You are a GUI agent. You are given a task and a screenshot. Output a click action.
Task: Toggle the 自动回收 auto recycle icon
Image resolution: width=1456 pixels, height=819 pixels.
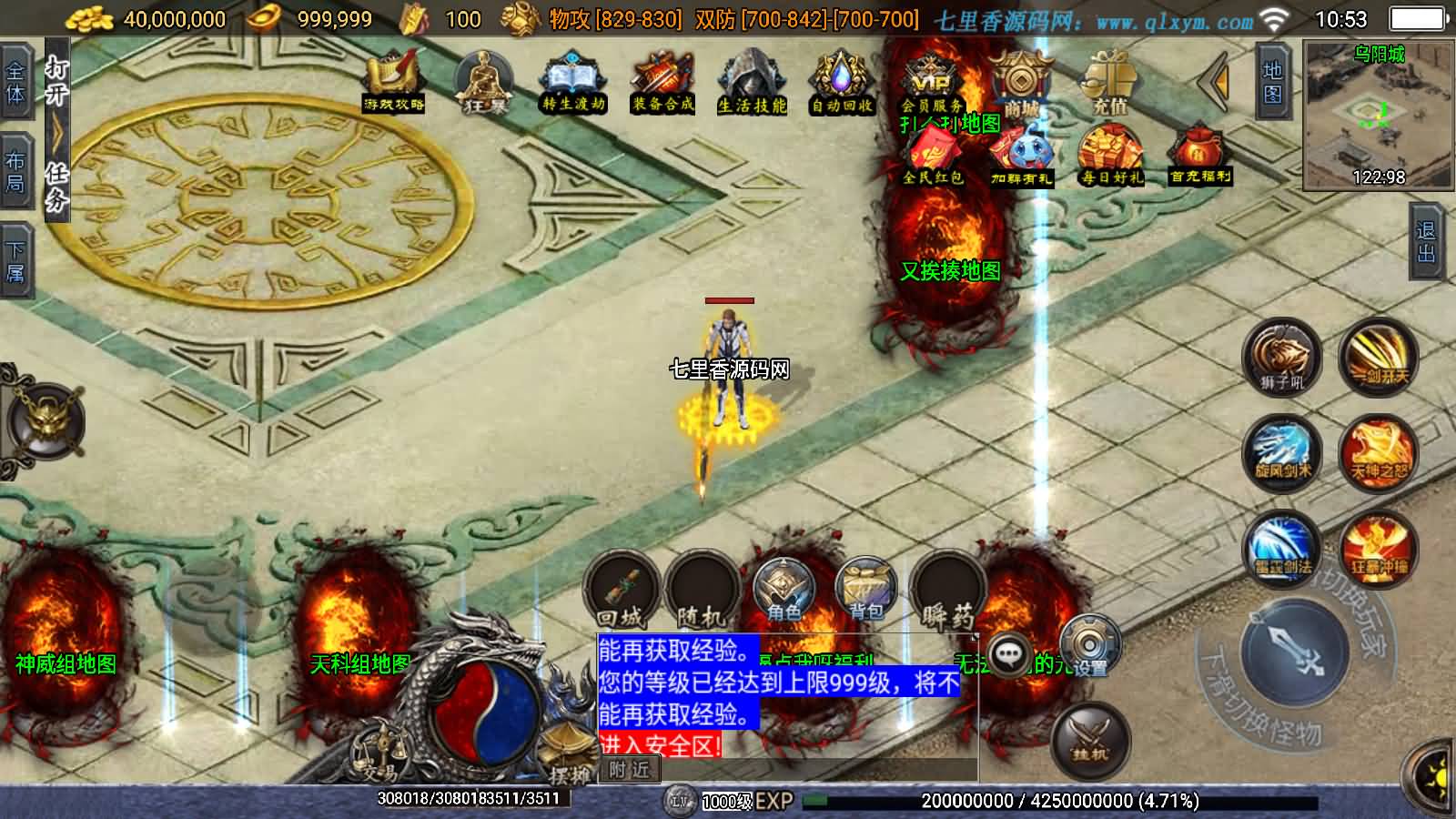(842, 82)
